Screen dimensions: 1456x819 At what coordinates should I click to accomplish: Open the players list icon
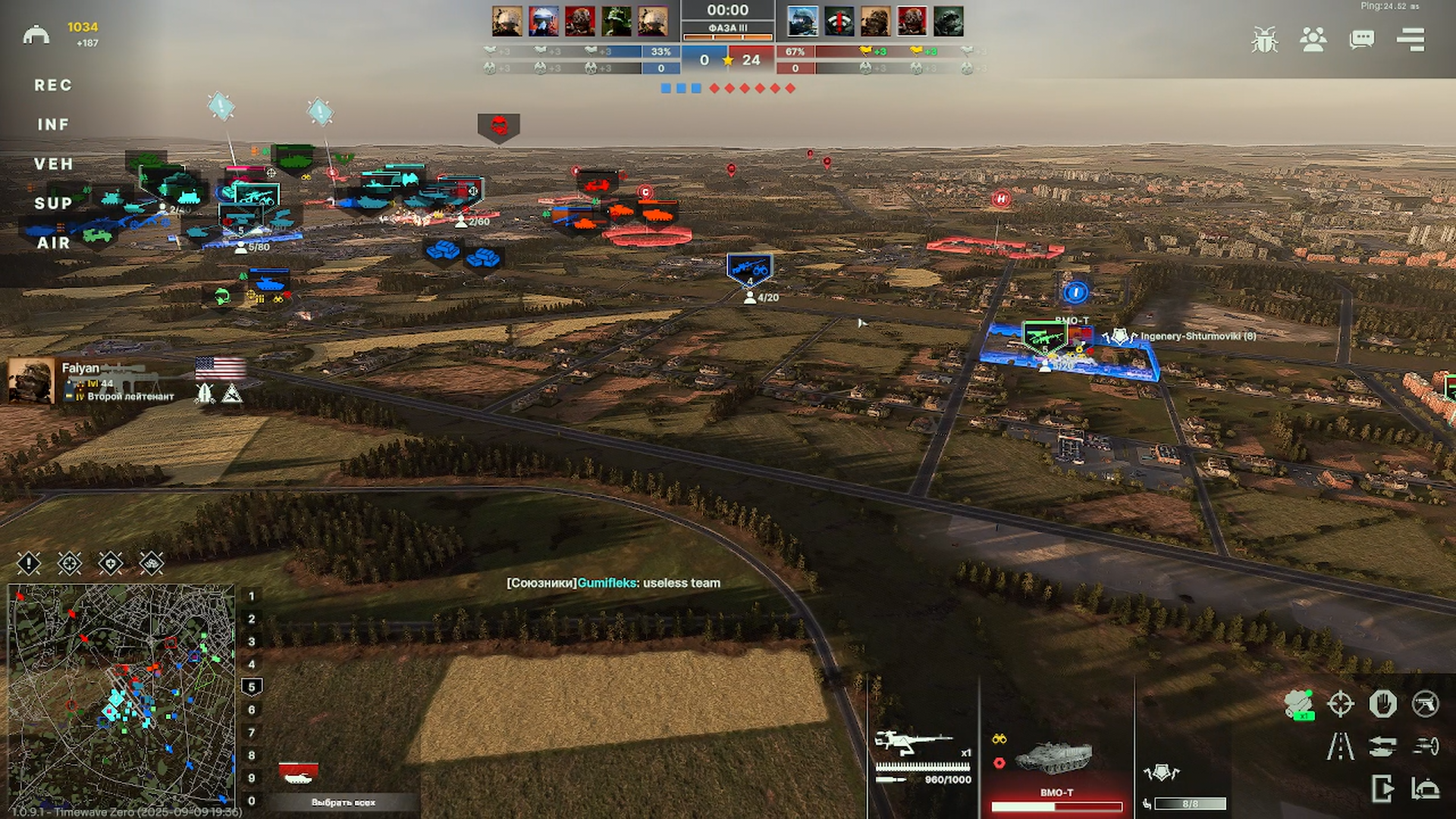coord(1313,39)
